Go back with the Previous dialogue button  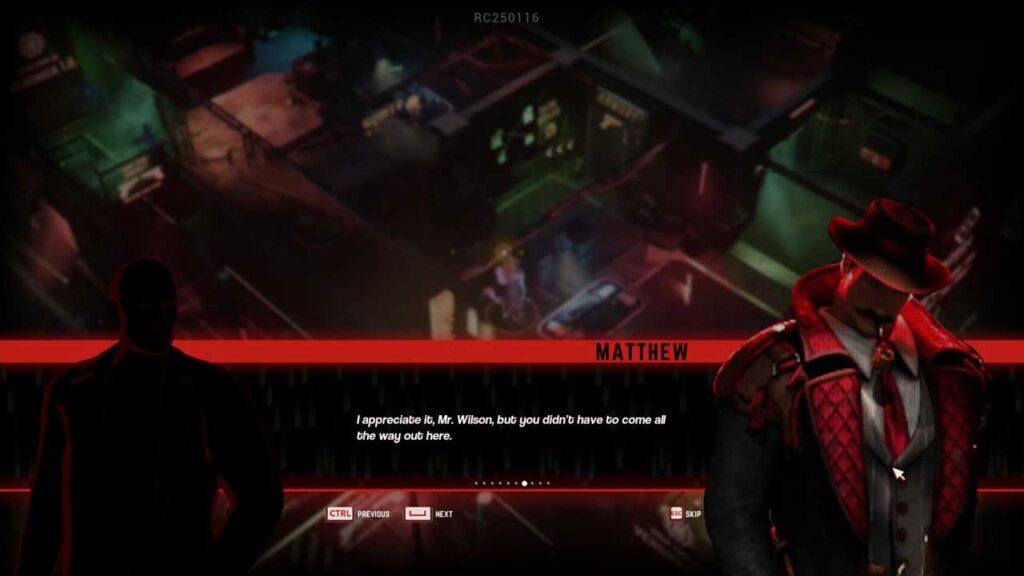[x=358, y=514]
